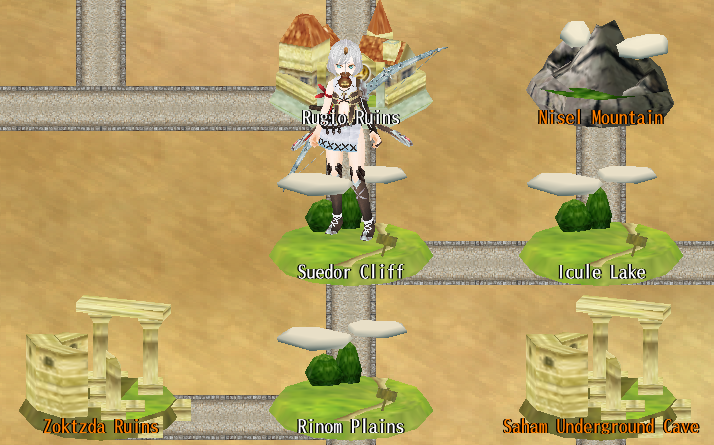Screen dimensions: 714x445
Task: Select the Zoktzda Ruins location
Action: click(100, 426)
